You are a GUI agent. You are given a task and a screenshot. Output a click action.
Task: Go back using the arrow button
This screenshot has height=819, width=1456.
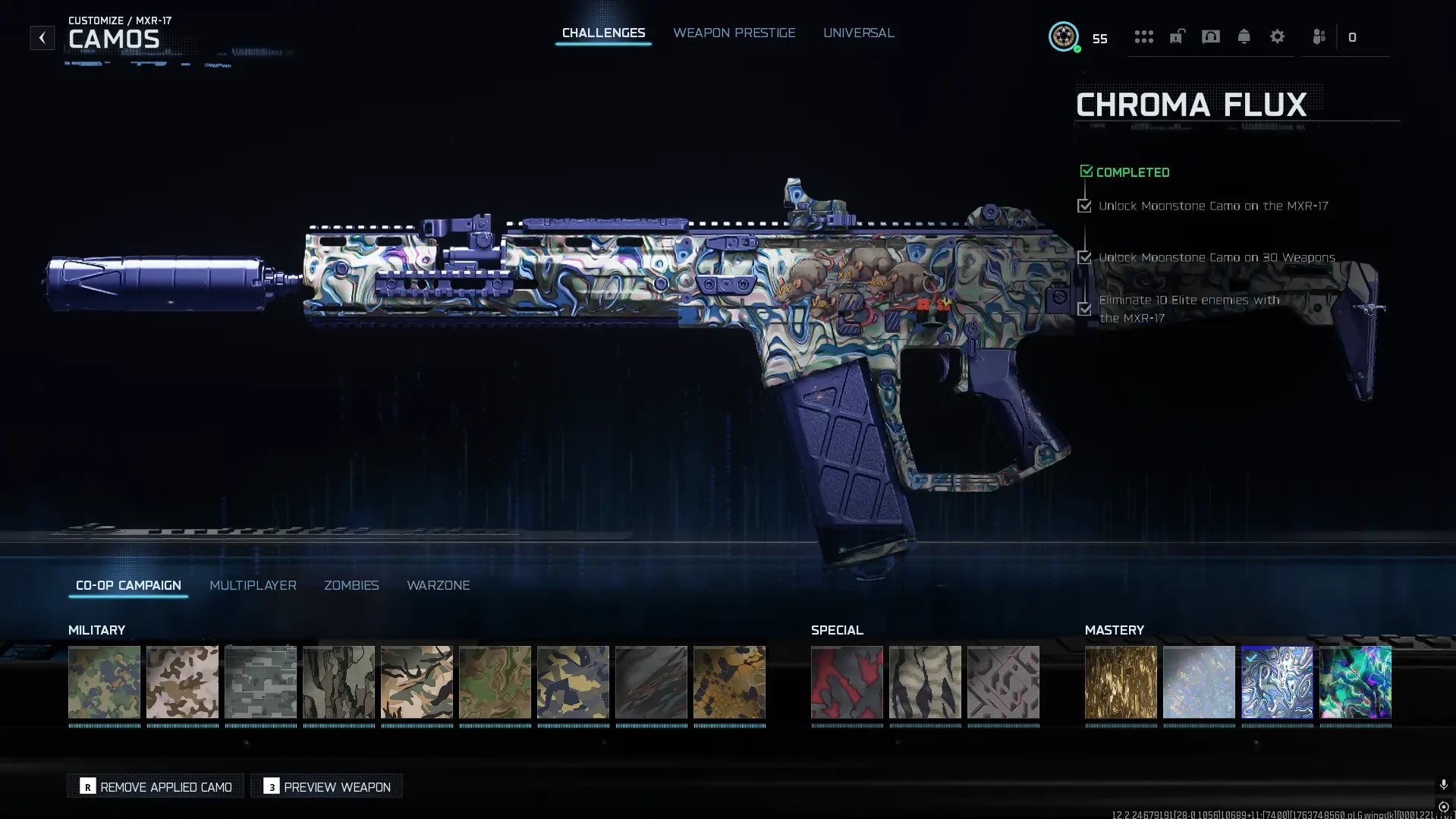pos(42,37)
